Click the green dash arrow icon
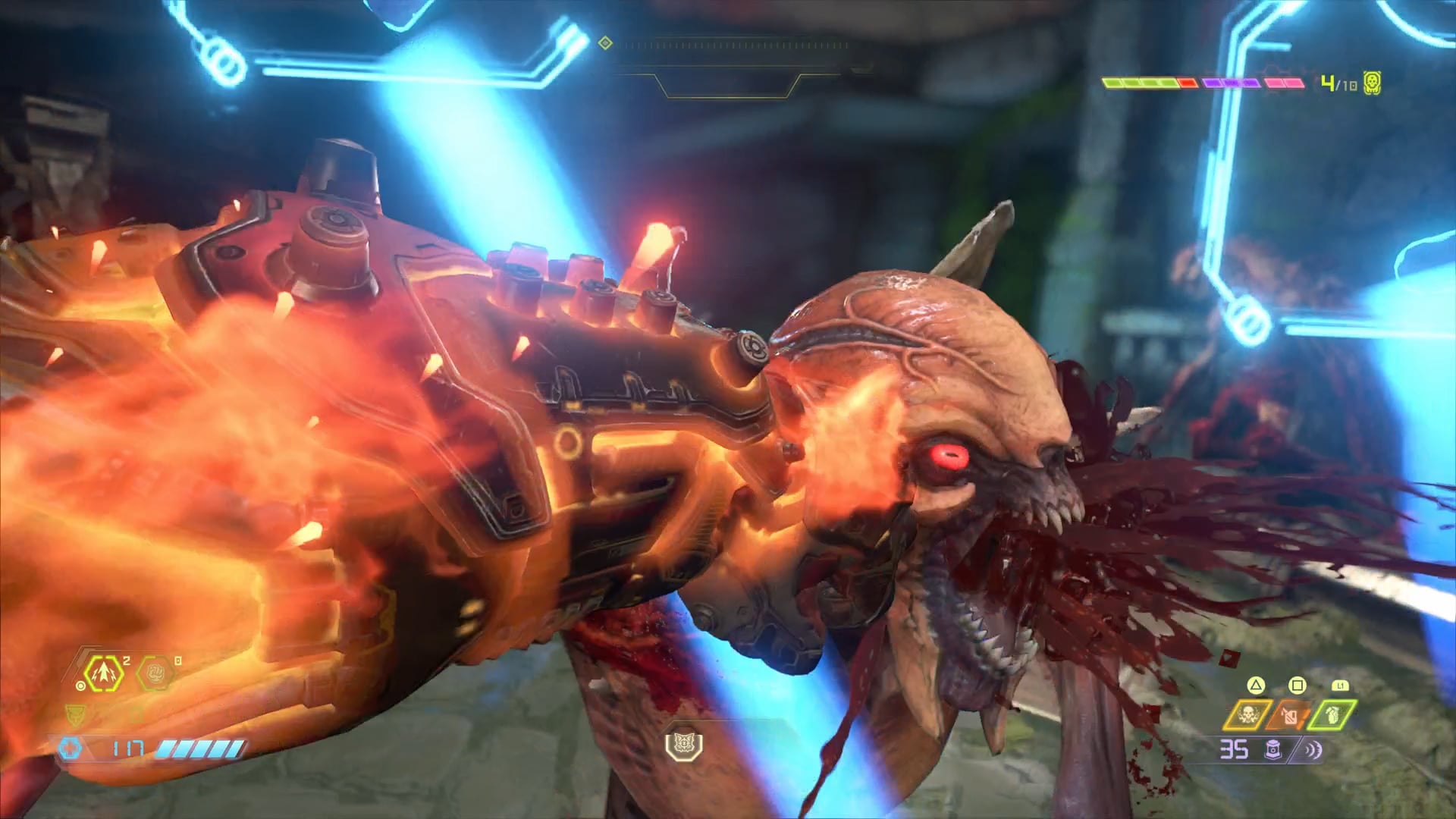 [105, 673]
